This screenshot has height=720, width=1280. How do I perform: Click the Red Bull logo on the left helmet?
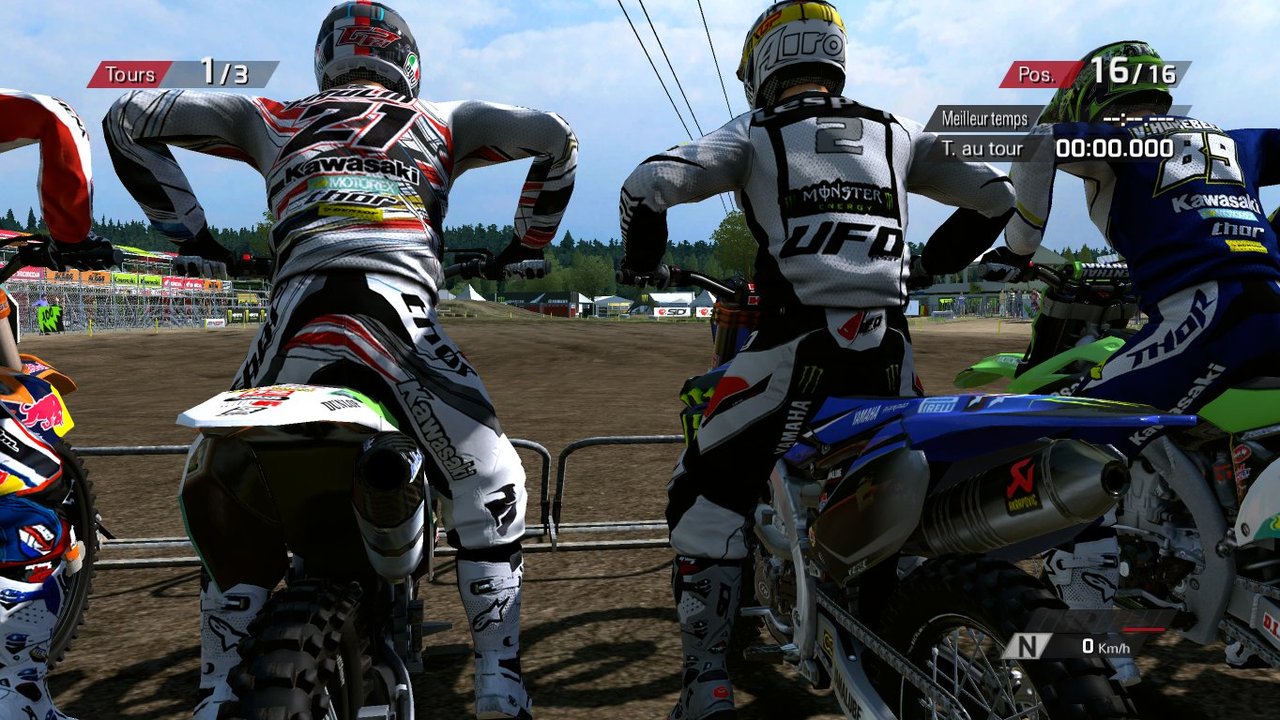pyautogui.click(x=43, y=410)
